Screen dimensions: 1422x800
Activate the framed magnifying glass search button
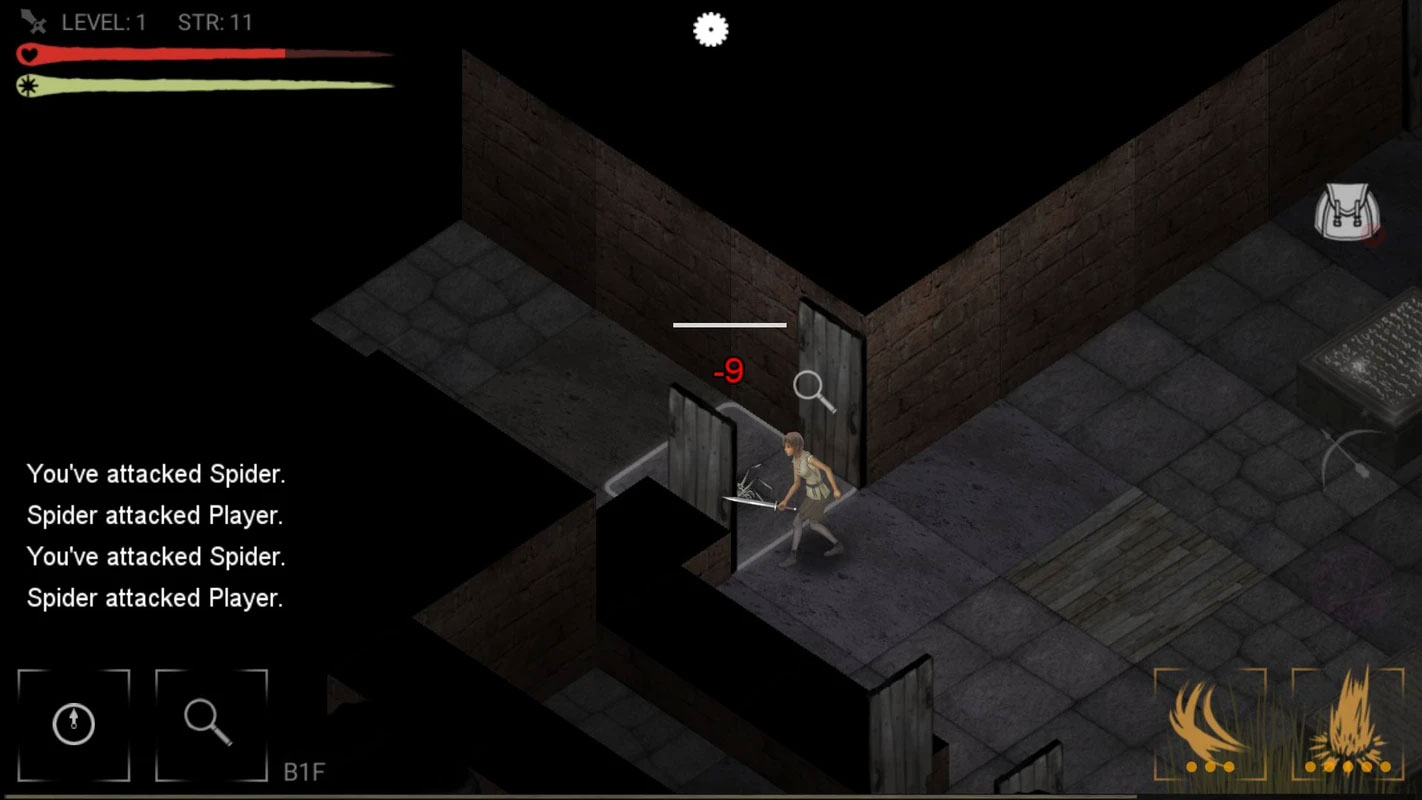(x=211, y=724)
